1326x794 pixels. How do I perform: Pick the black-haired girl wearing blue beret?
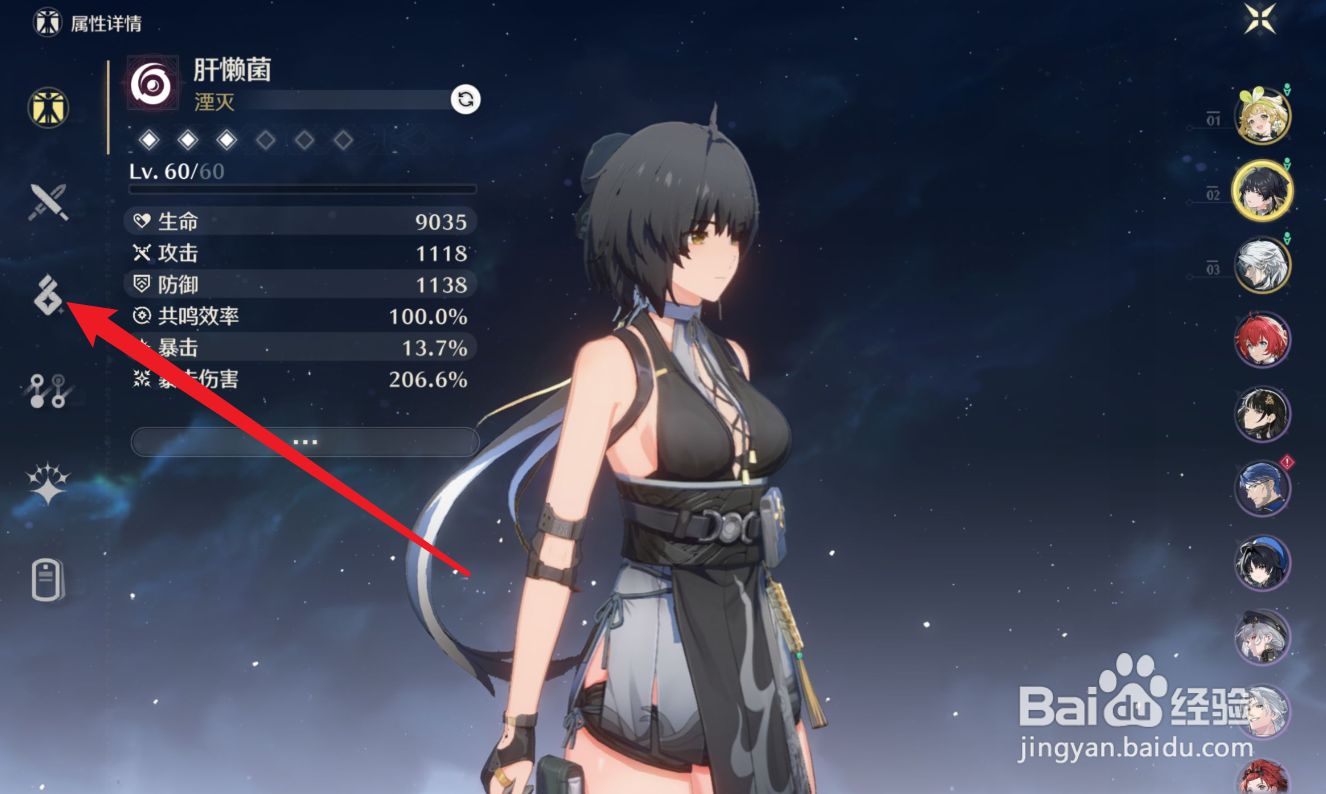tap(1262, 565)
